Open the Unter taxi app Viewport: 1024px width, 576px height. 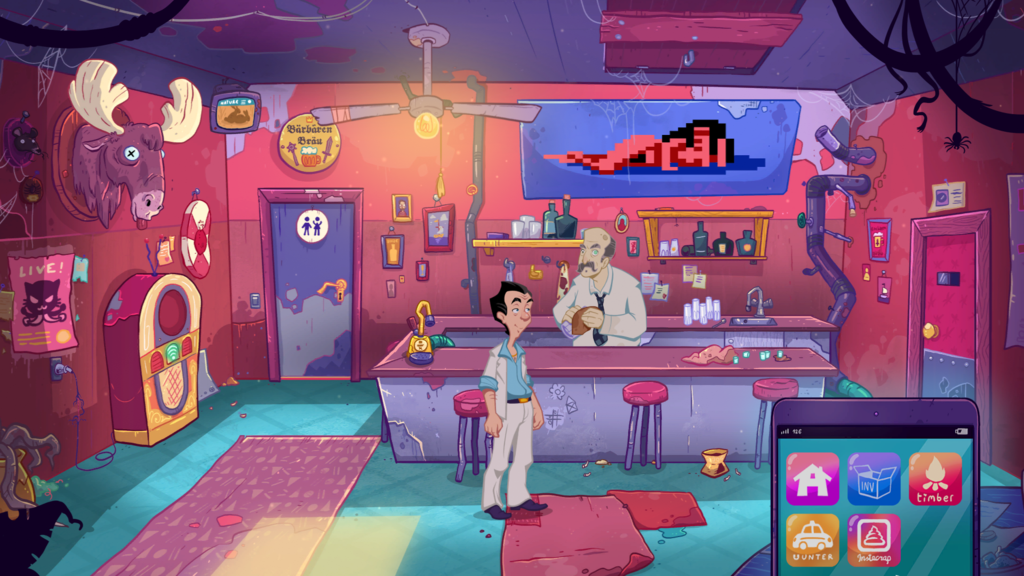812,541
